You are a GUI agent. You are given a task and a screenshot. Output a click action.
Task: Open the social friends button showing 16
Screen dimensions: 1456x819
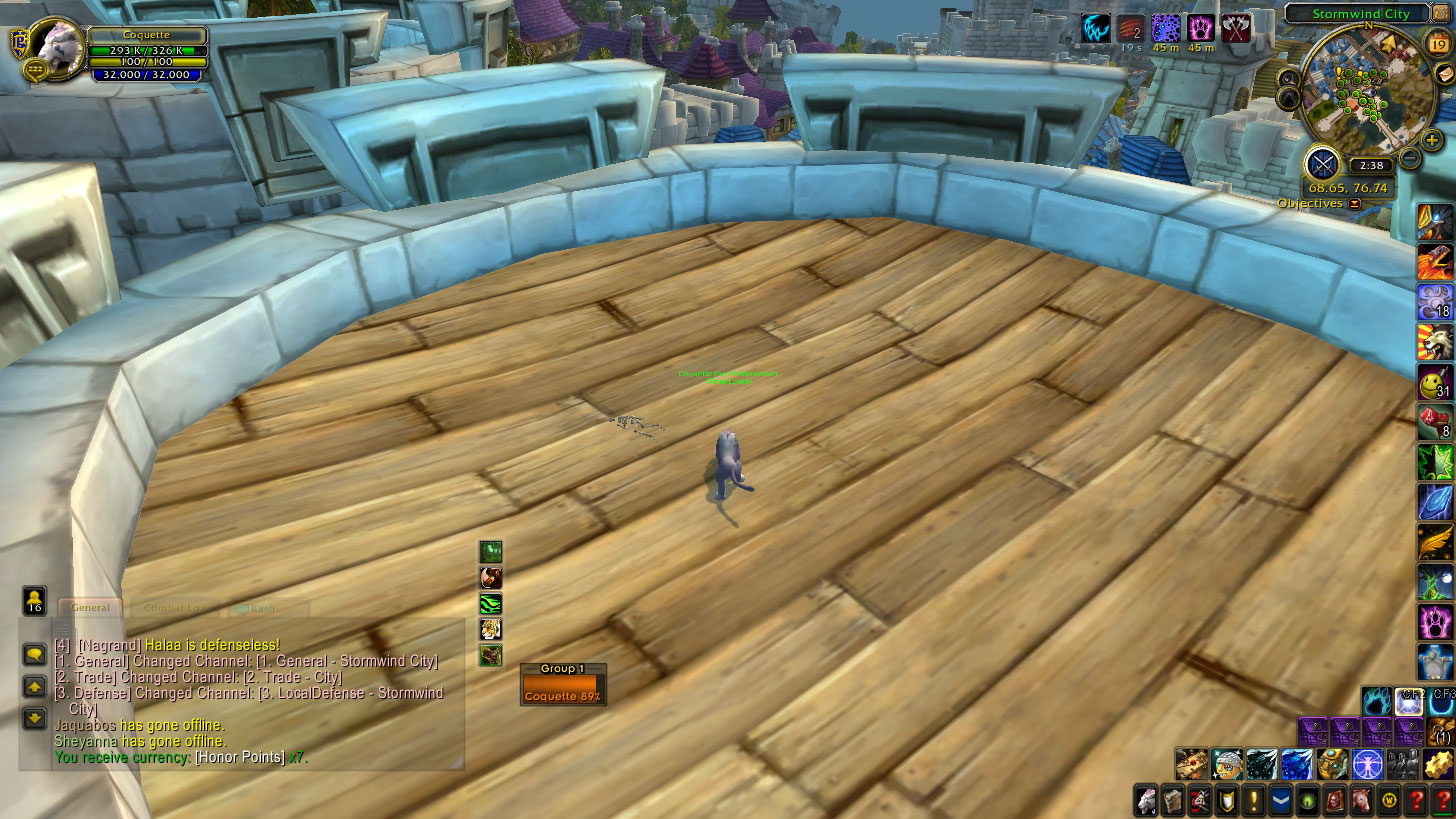(x=35, y=601)
